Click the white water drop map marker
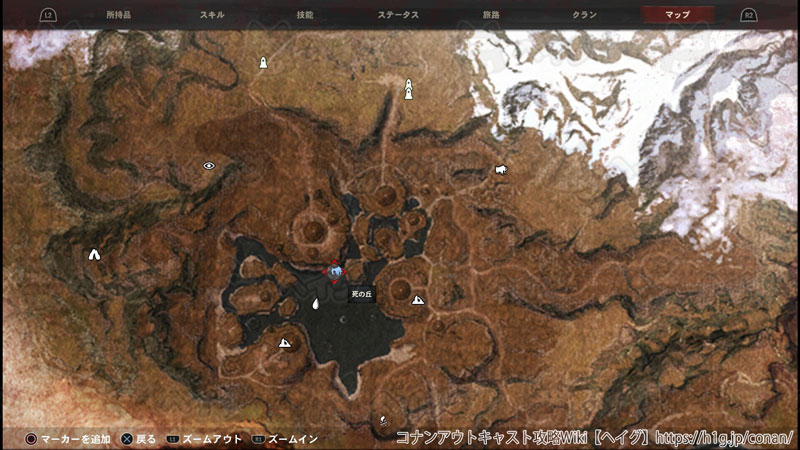Screen dimensions: 800x450 315,303
